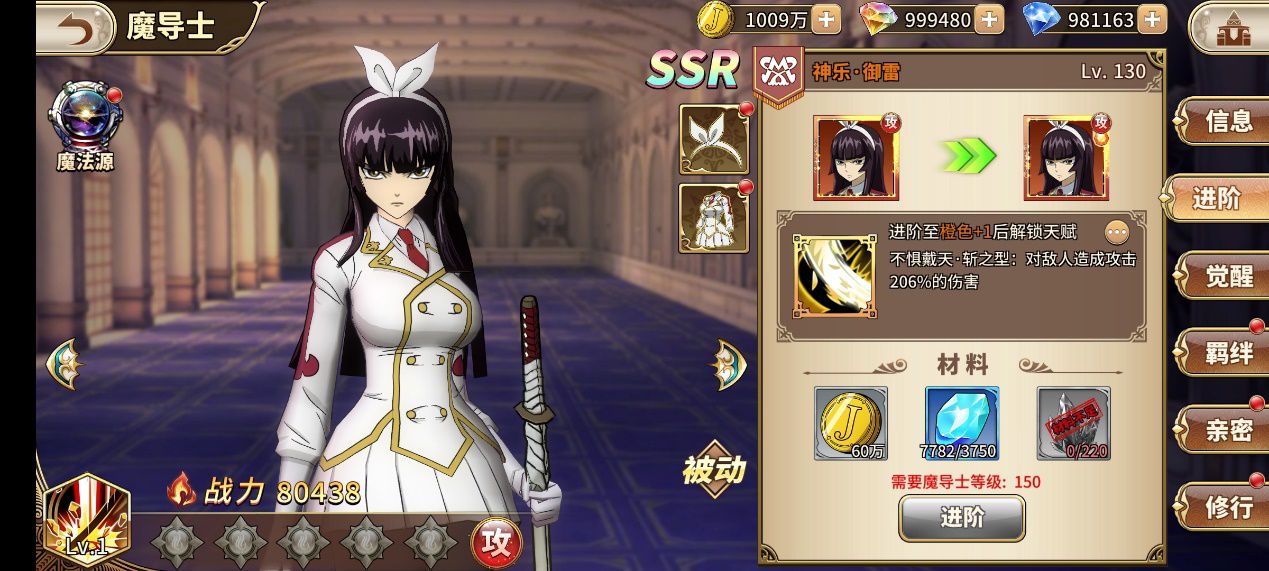
Task: Add more gold coins with plus button
Action: (826, 19)
